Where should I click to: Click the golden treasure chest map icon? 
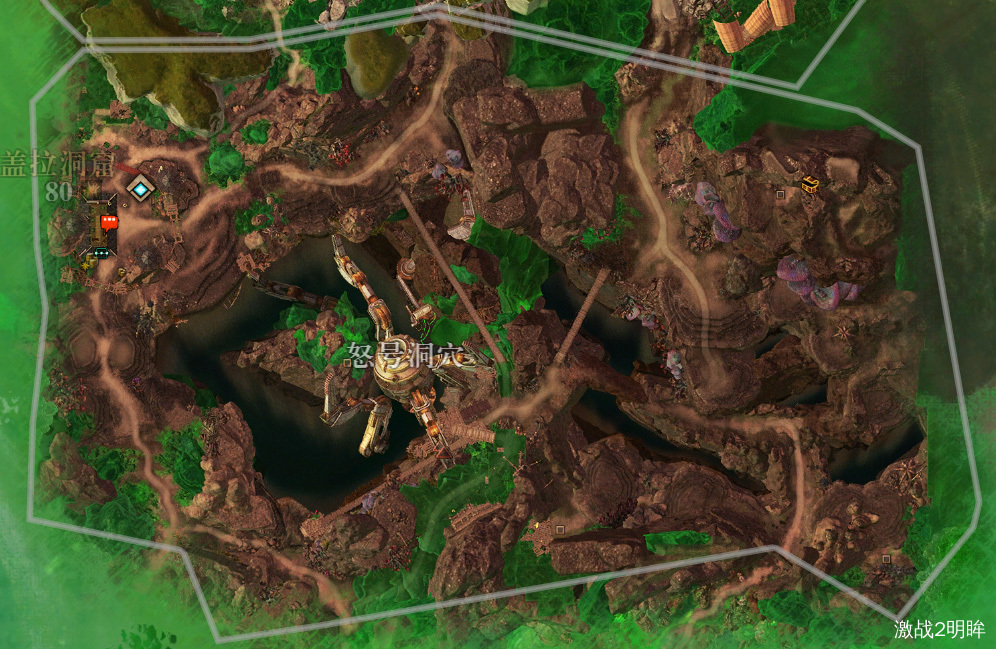[x=810, y=184]
